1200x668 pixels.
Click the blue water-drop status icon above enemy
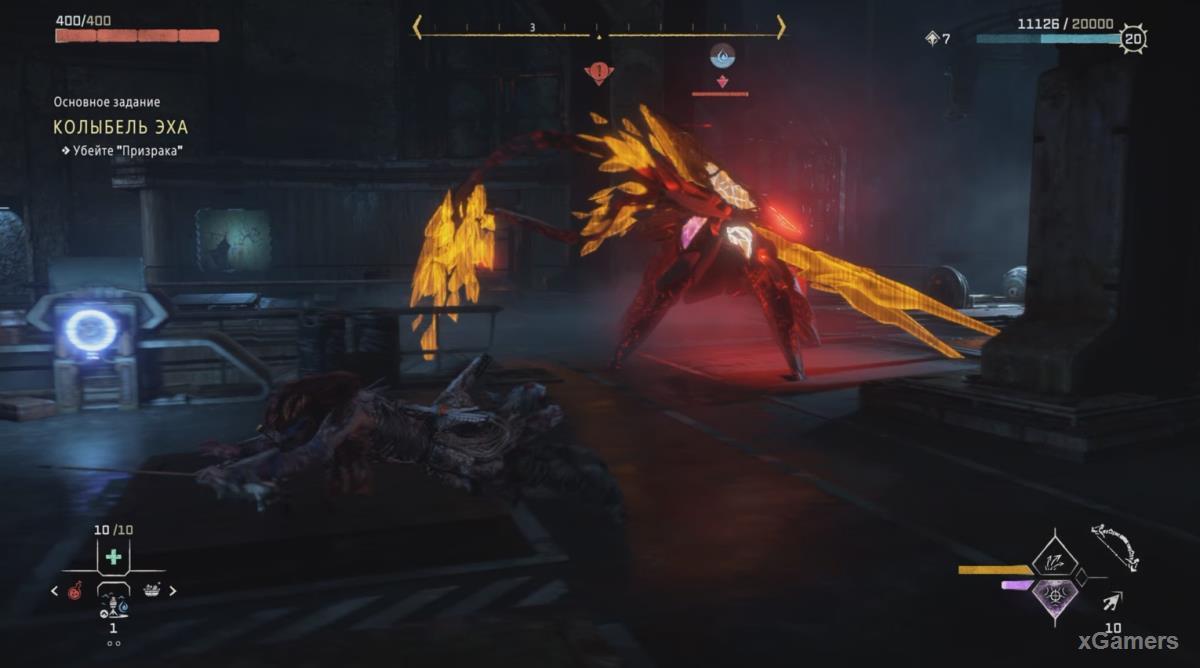tap(720, 56)
